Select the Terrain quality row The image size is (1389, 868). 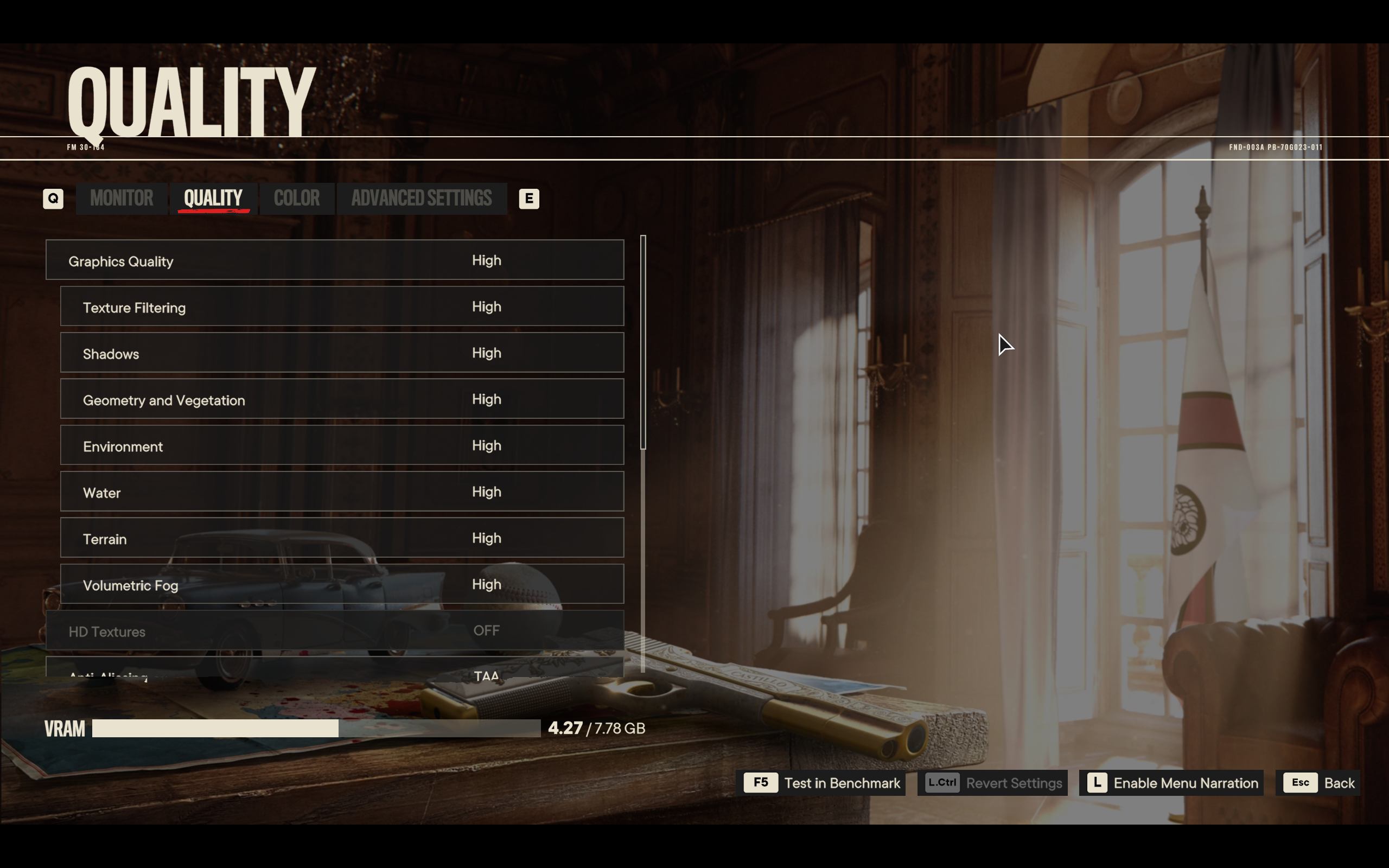tap(342, 538)
